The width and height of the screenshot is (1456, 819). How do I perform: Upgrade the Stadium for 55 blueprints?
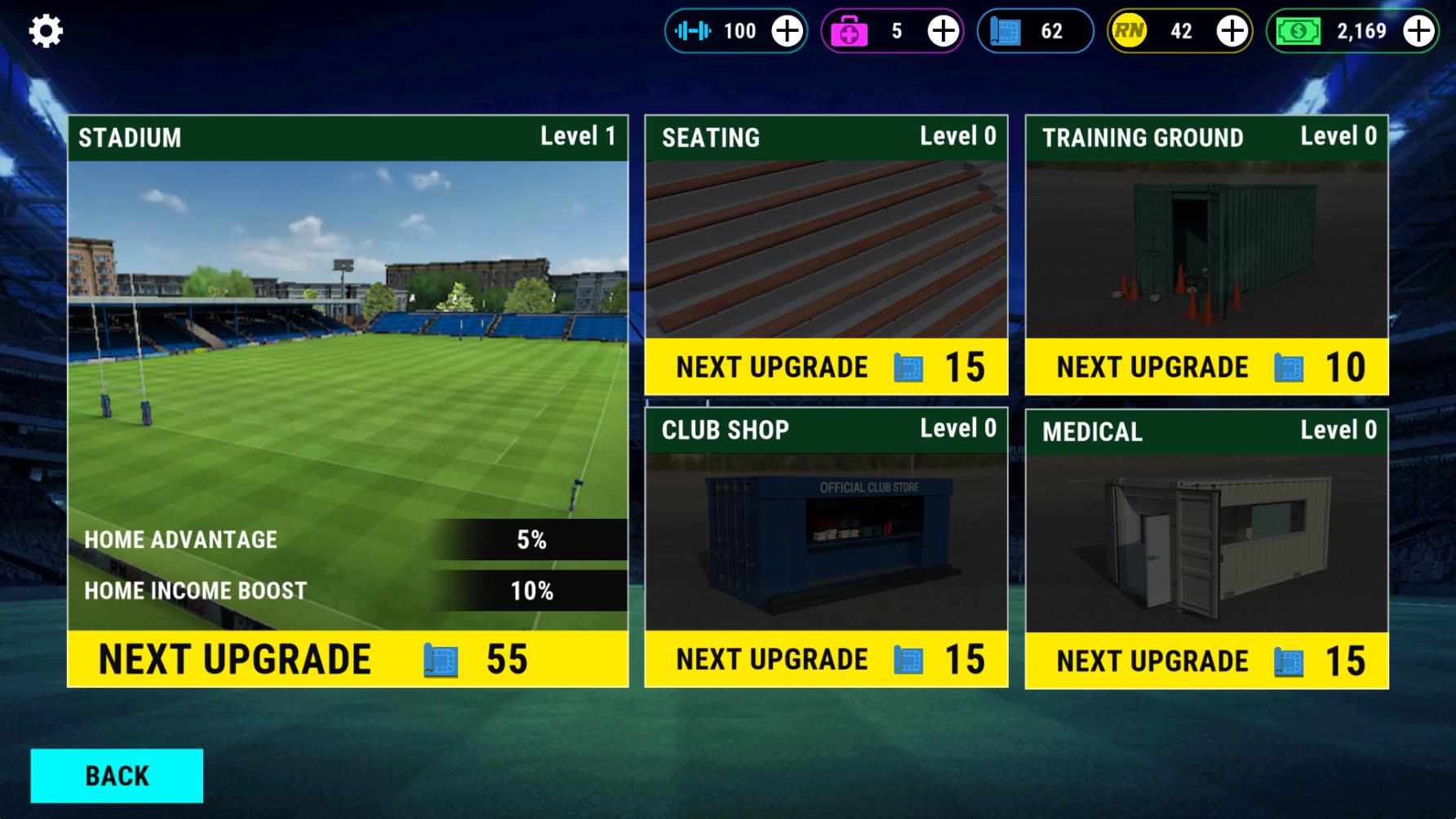pos(348,658)
